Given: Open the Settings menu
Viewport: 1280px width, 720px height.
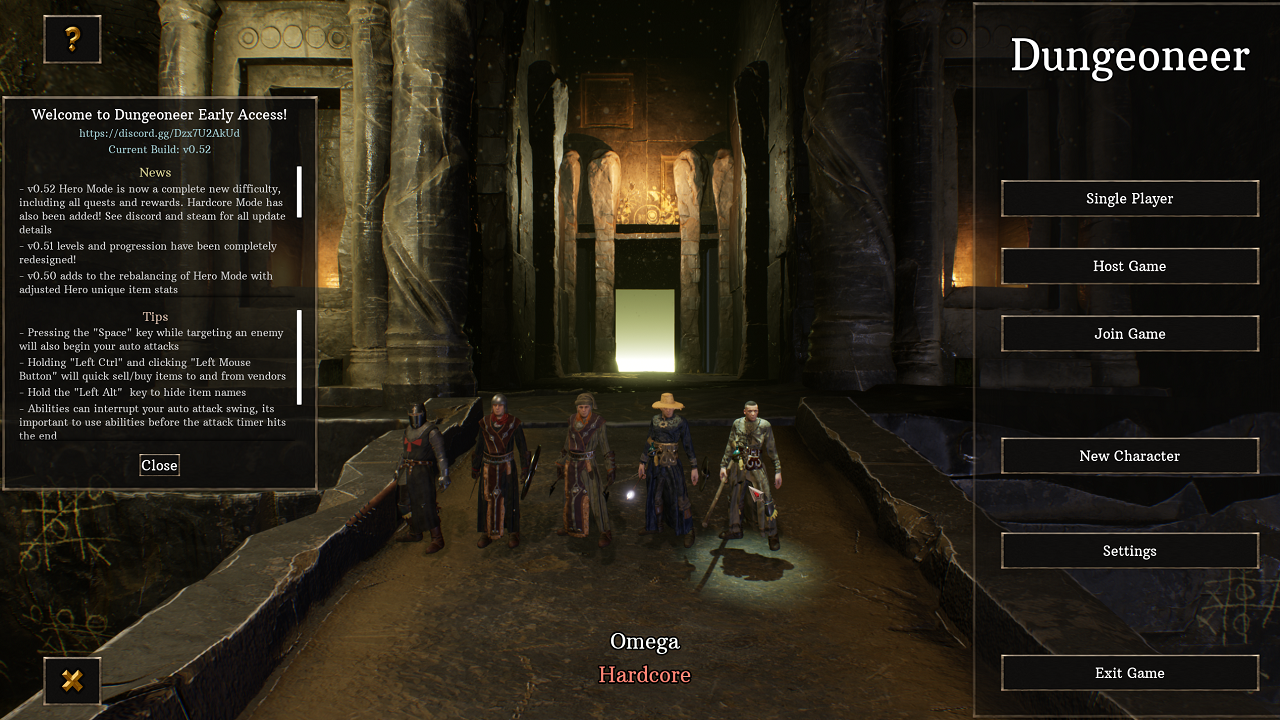Looking at the screenshot, I should (x=1129, y=550).
